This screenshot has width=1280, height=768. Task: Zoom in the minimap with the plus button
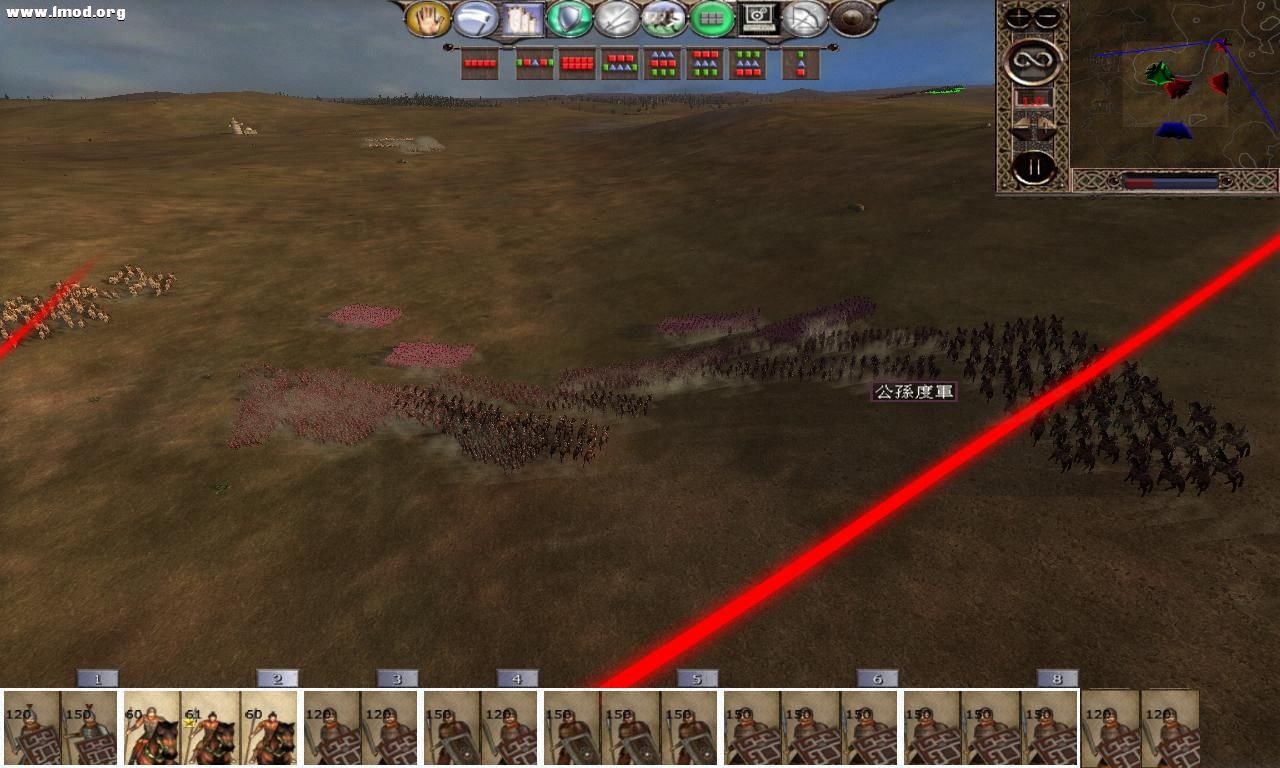[x=1017, y=17]
